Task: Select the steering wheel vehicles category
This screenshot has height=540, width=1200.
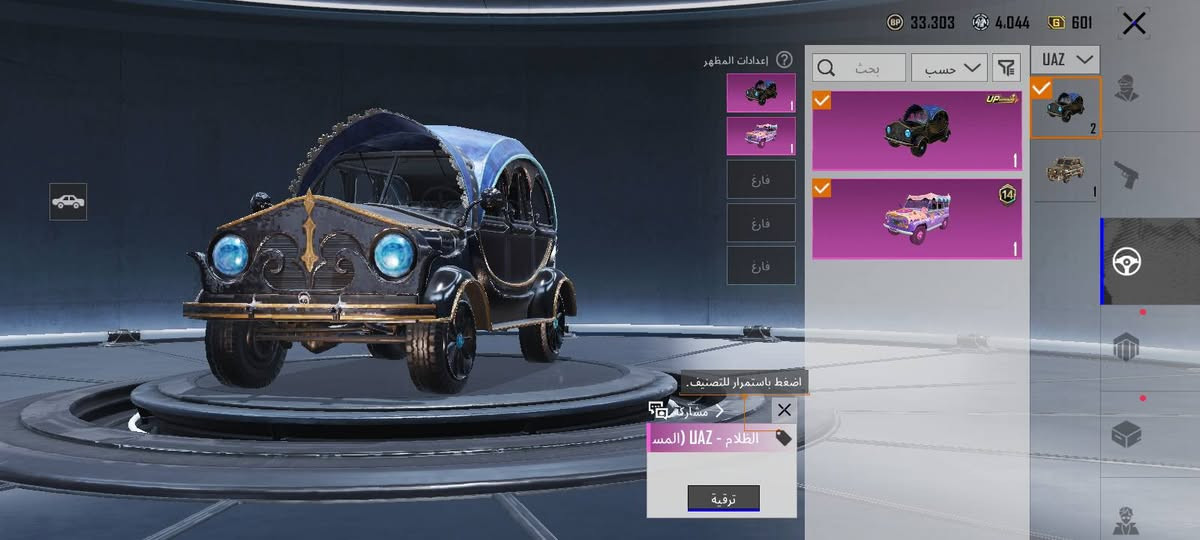Action: click(1127, 262)
